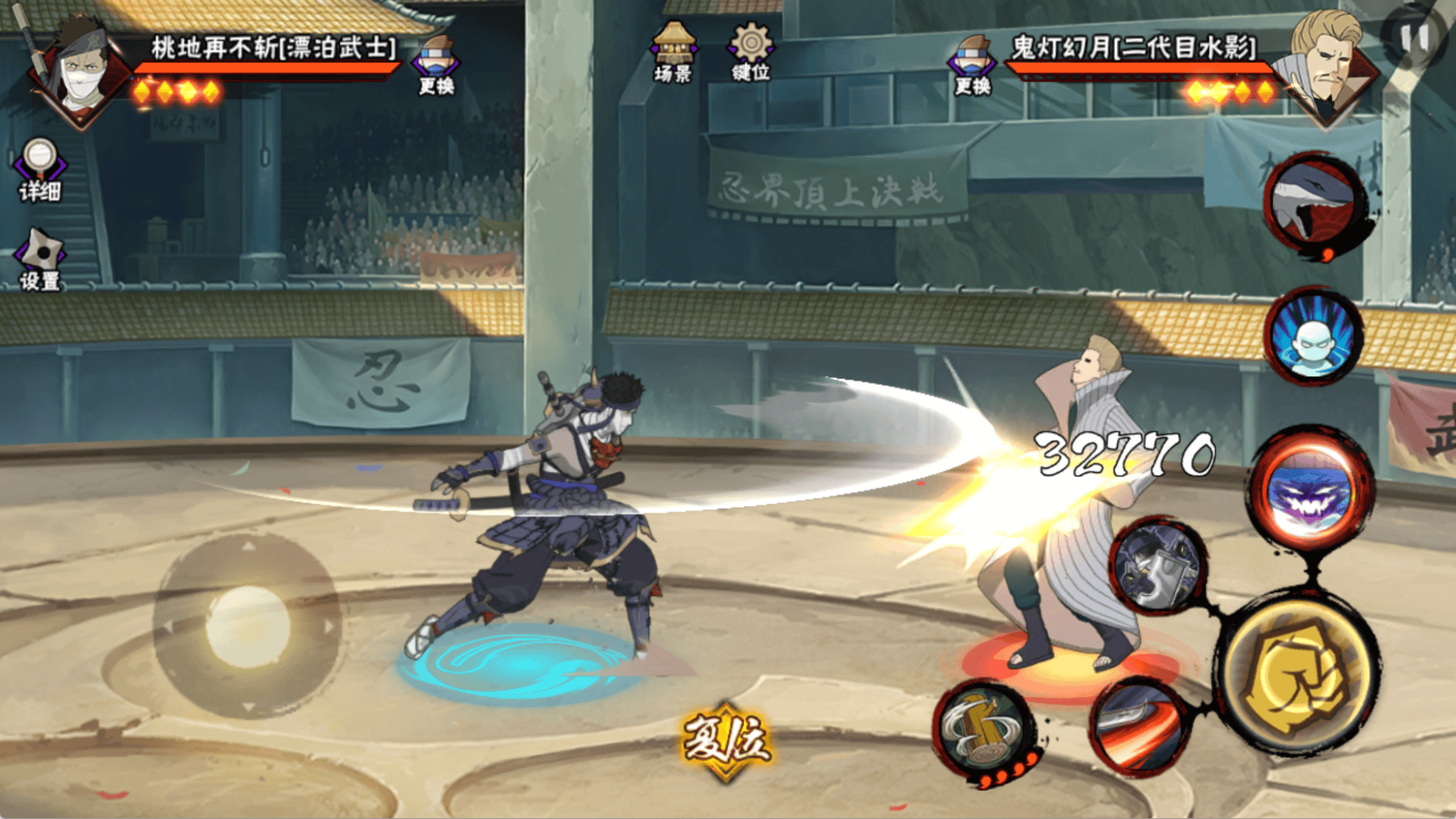Open the 详细 details magnifier
The width and height of the screenshot is (1456, 819).
[x=39, y=168]
